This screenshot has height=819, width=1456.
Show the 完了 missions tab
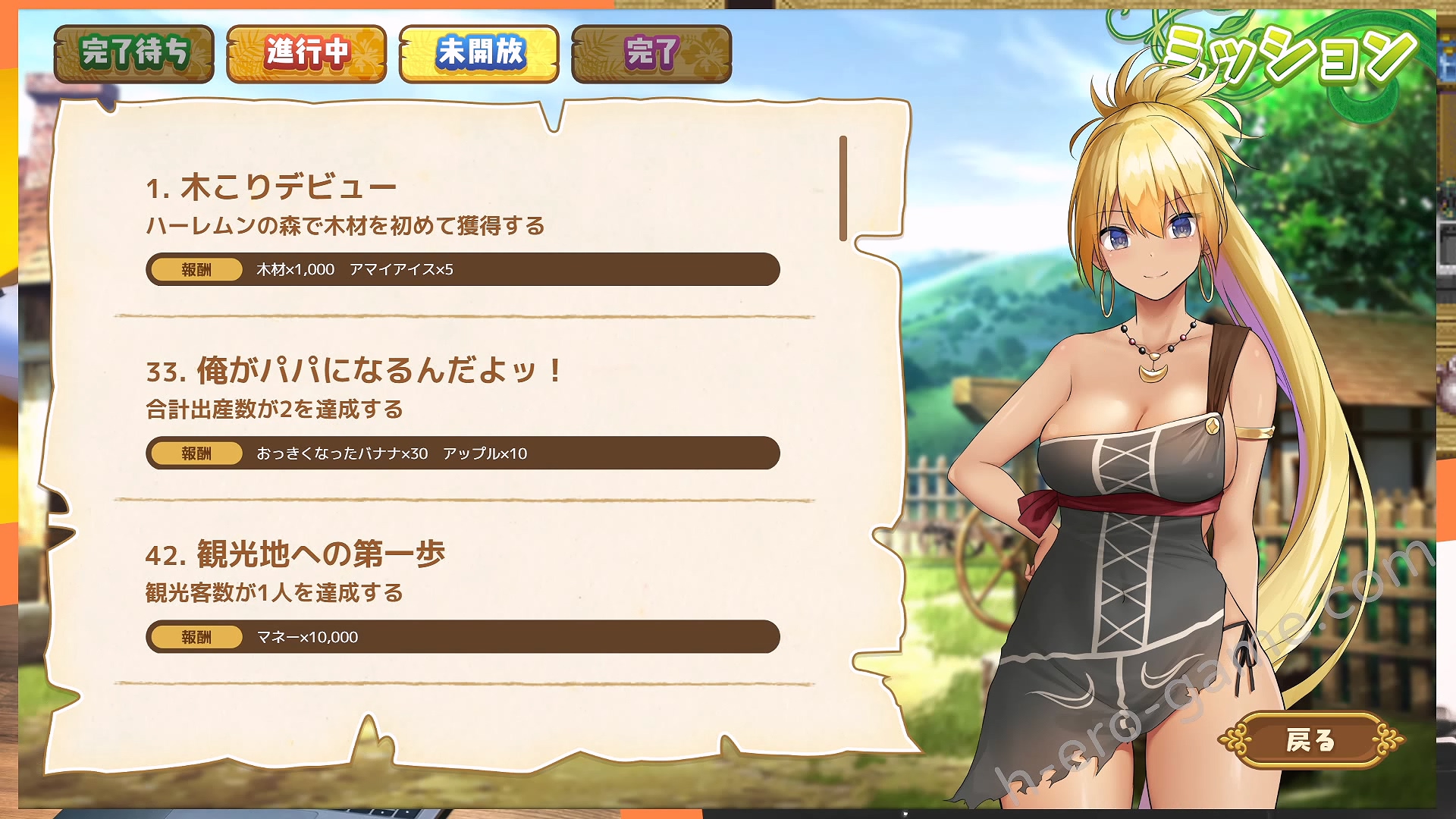[x=651, y=53]
